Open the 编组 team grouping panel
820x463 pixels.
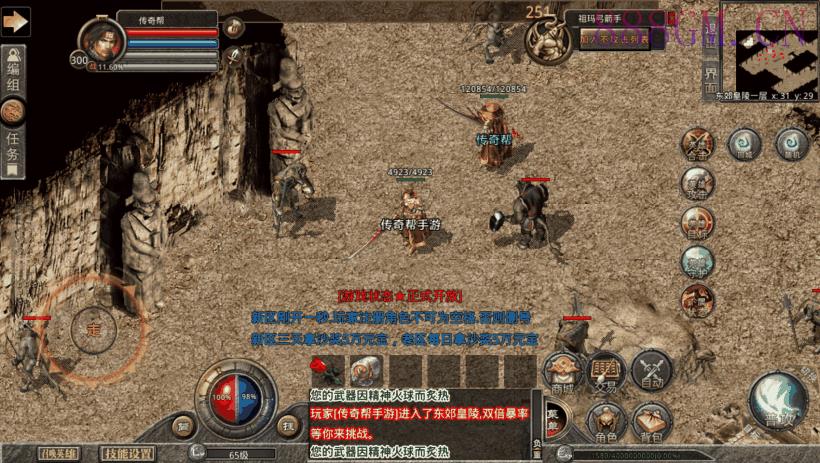coord(13,70)
